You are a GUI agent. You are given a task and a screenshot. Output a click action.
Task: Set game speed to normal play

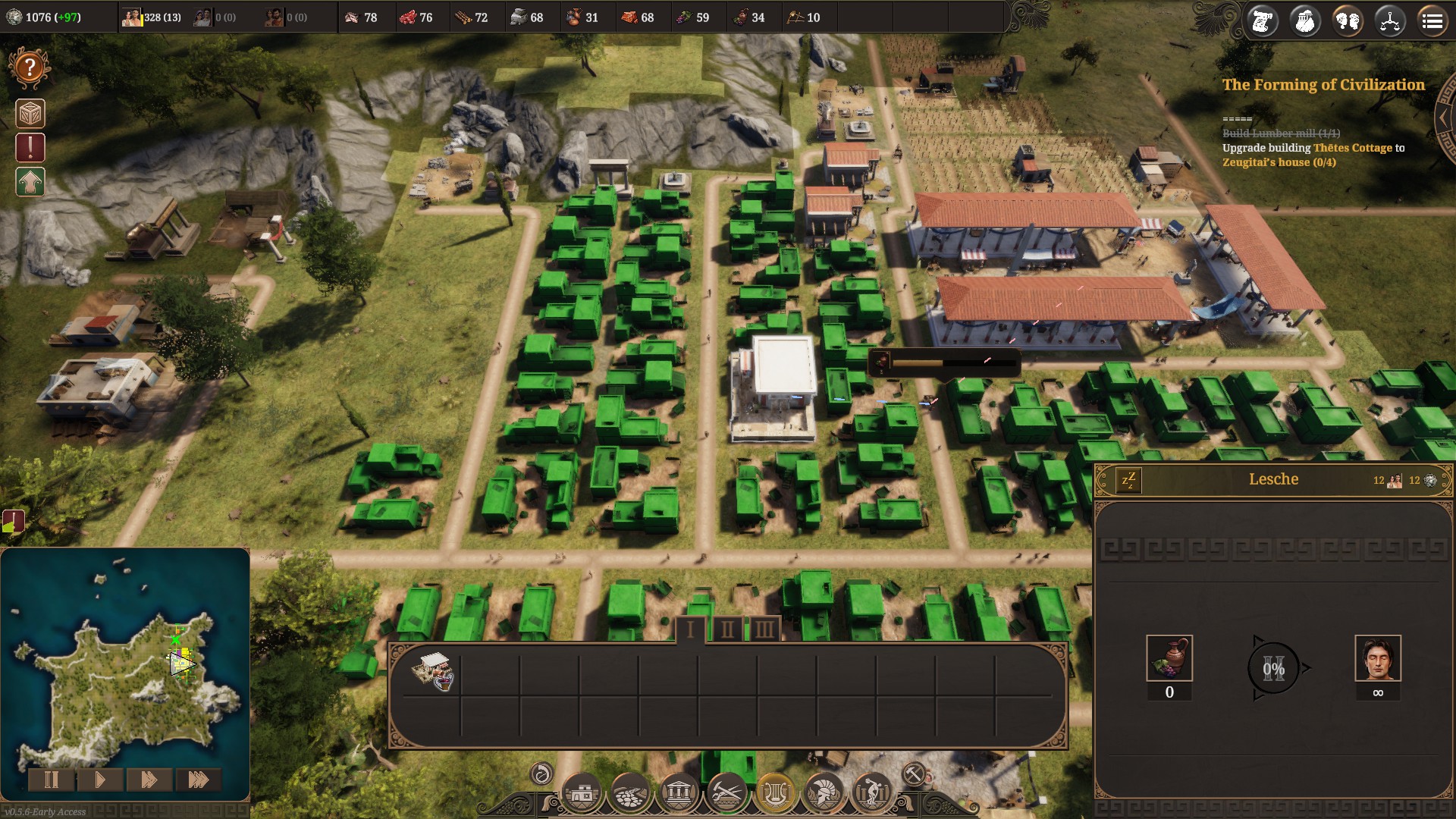[x=99, y=780]
